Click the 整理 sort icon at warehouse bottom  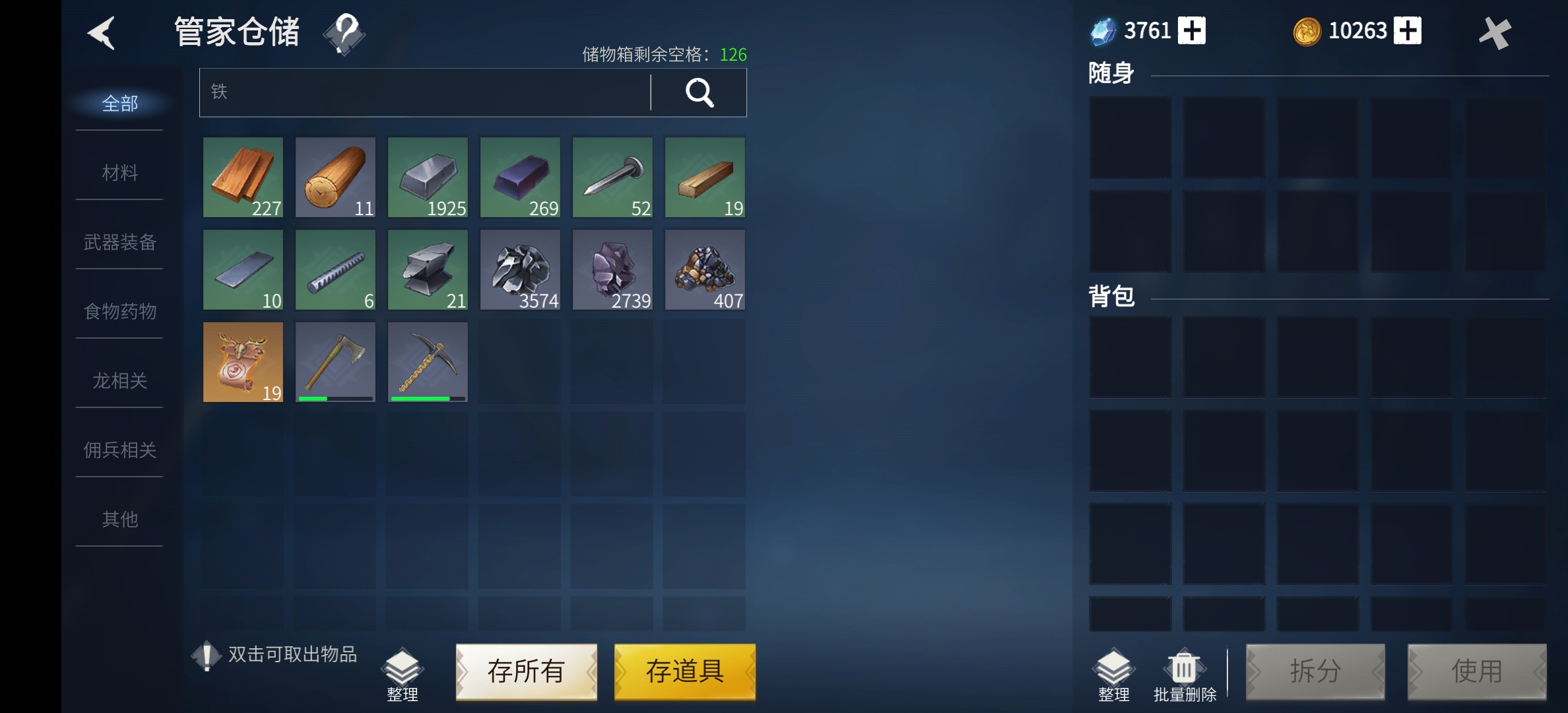coord(403,669)
